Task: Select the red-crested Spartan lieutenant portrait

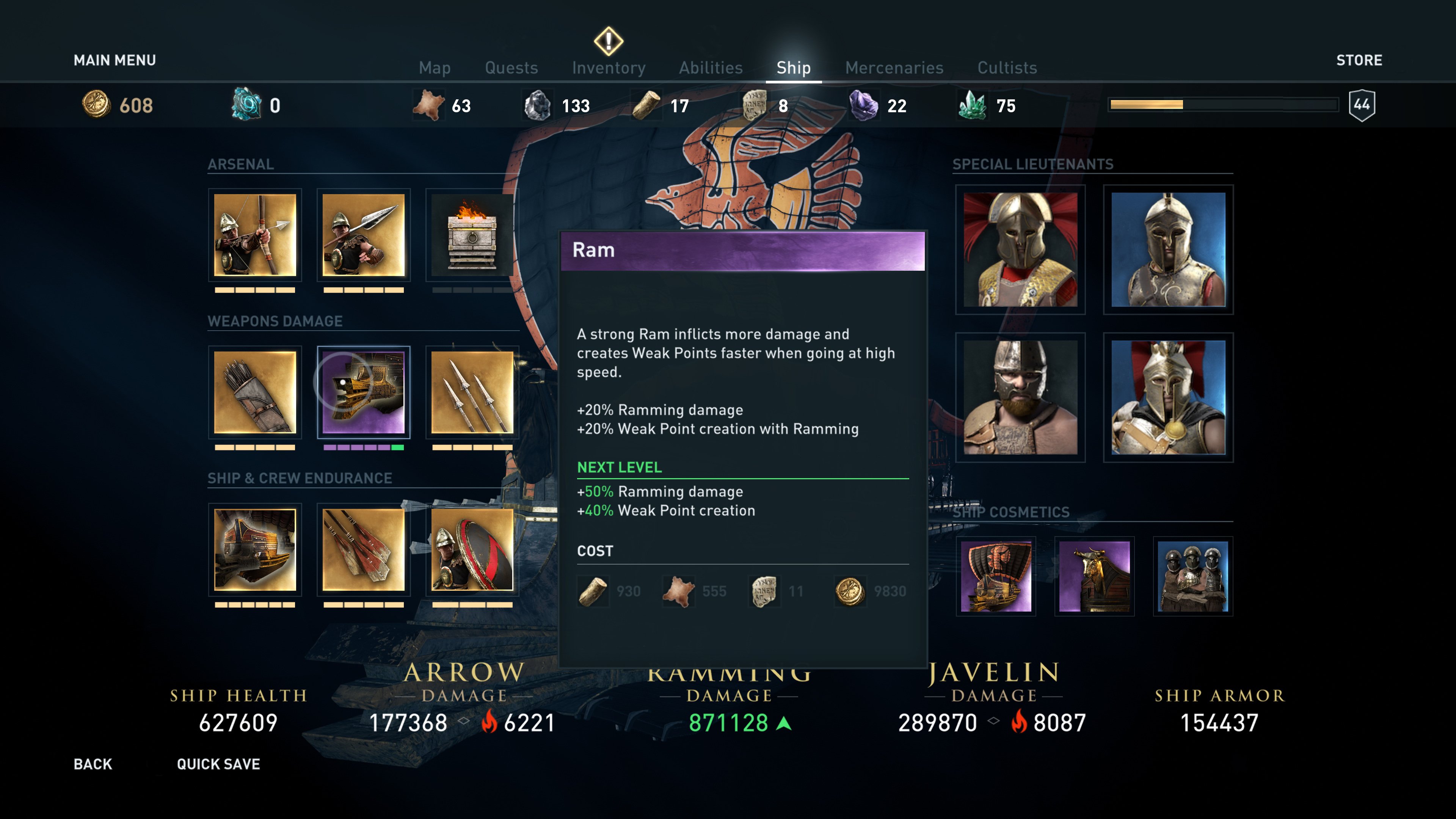Action: [x=1020, y=249]
